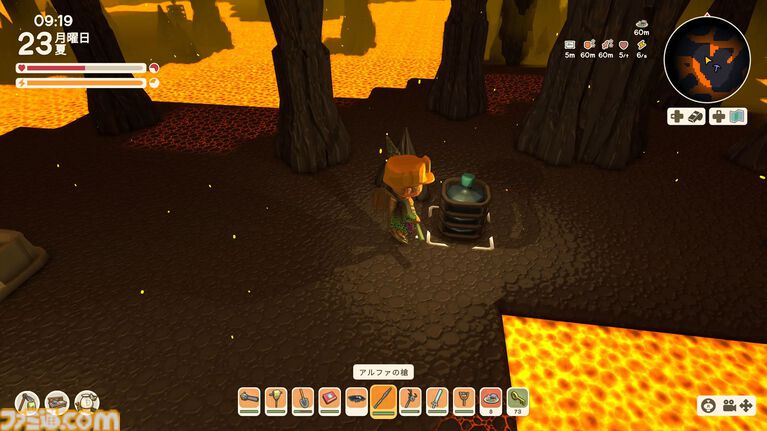
Task: Open the treasure chest menu icon
Action: [57, 403]
